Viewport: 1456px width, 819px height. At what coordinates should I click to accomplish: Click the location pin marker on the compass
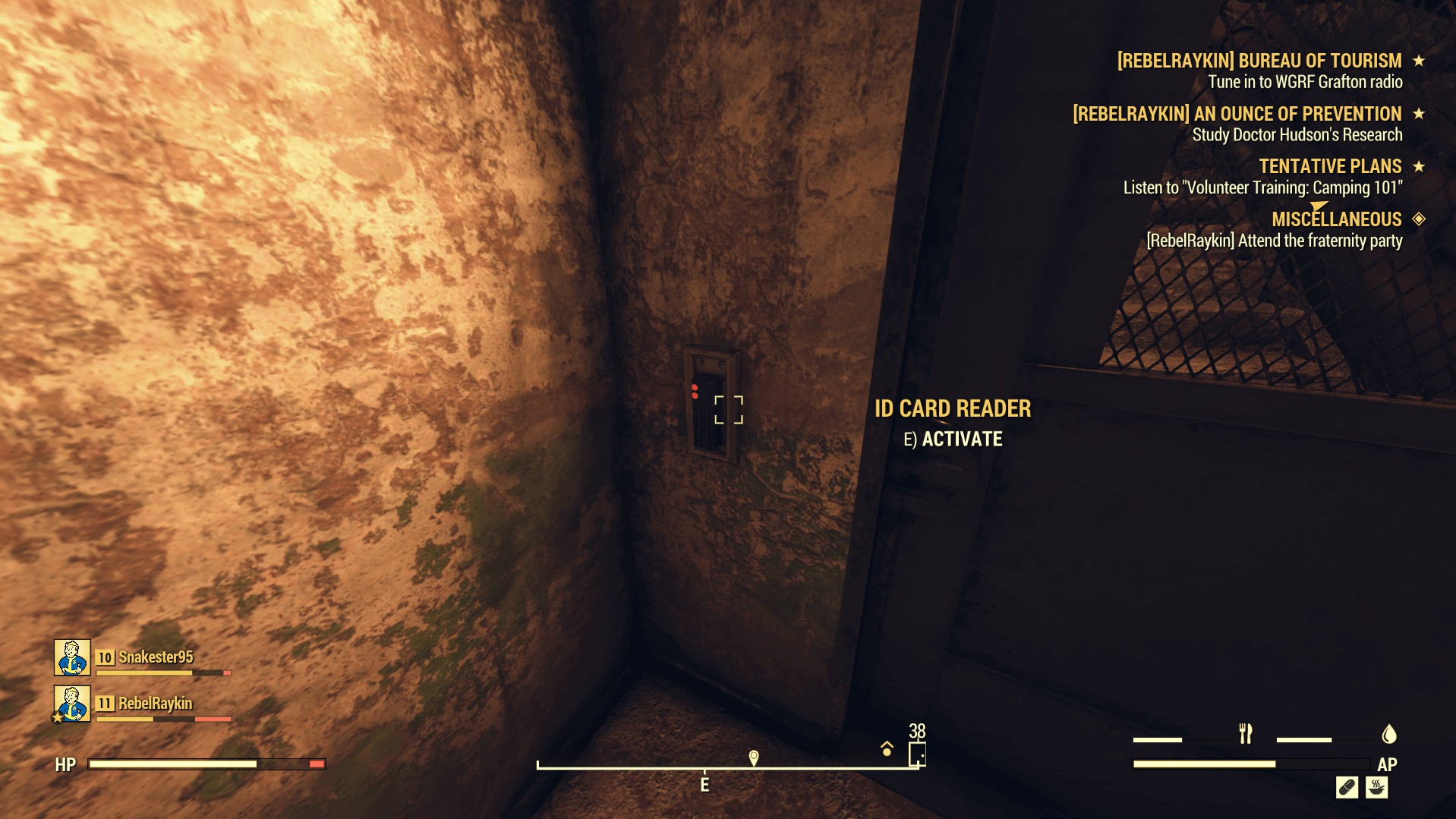point(752,757)
